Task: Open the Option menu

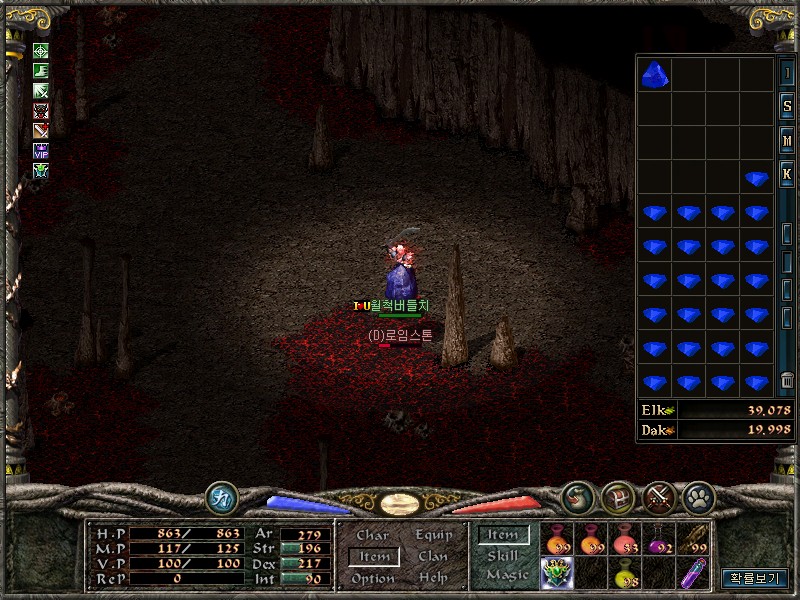Action: (373, 578)
